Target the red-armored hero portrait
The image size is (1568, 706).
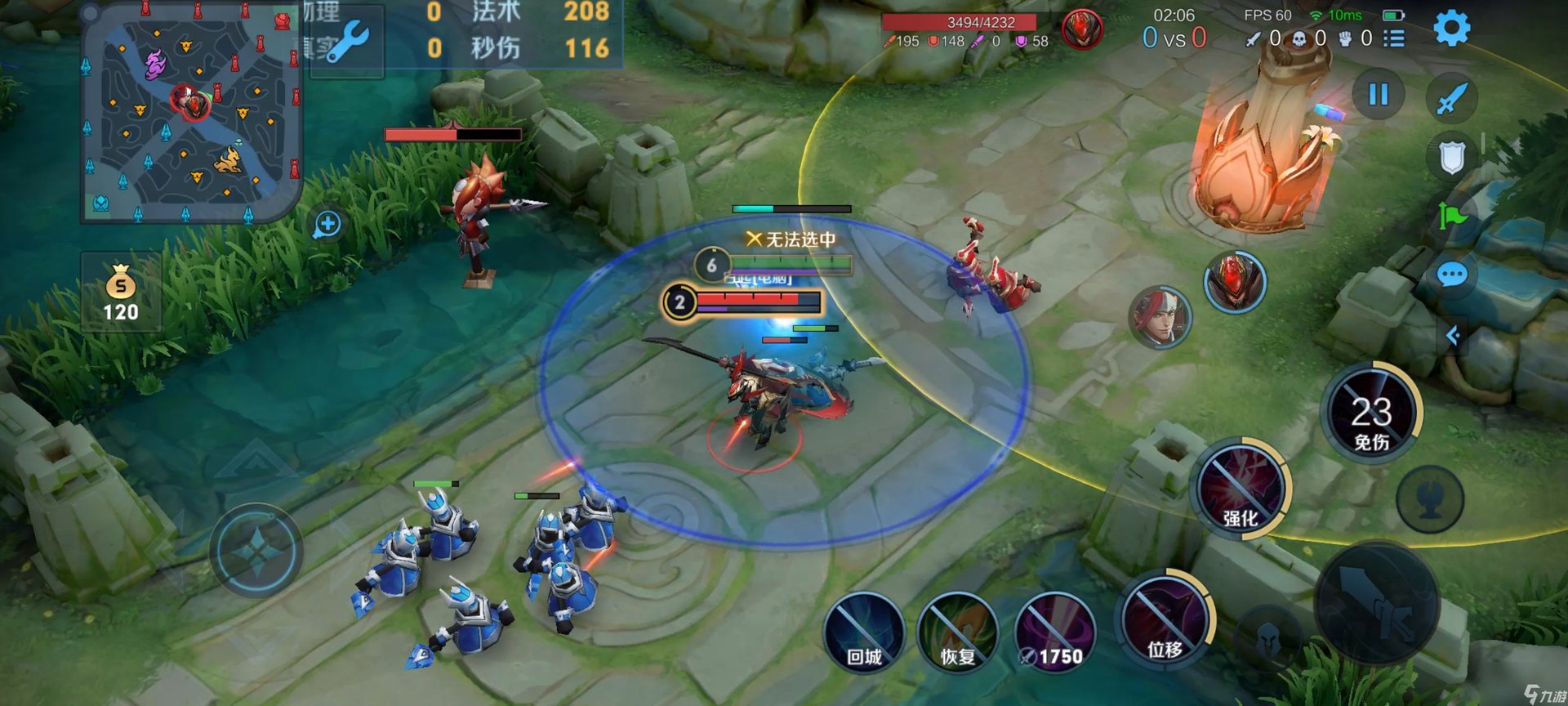pos(1235,282)
